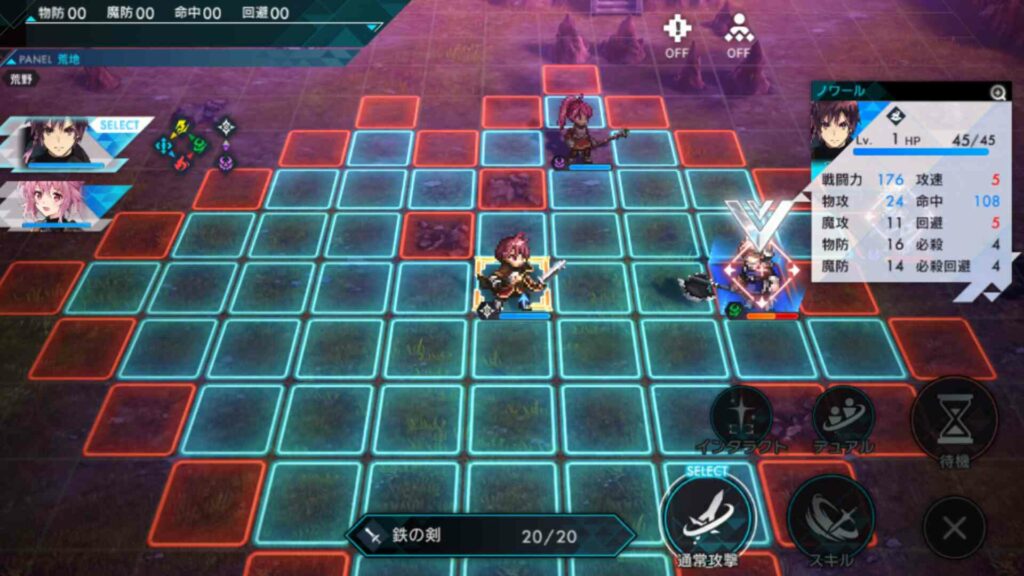1024x576 pixels.
Task: Open Noir's details with the magnifier icon
Action: coord(997,93)
